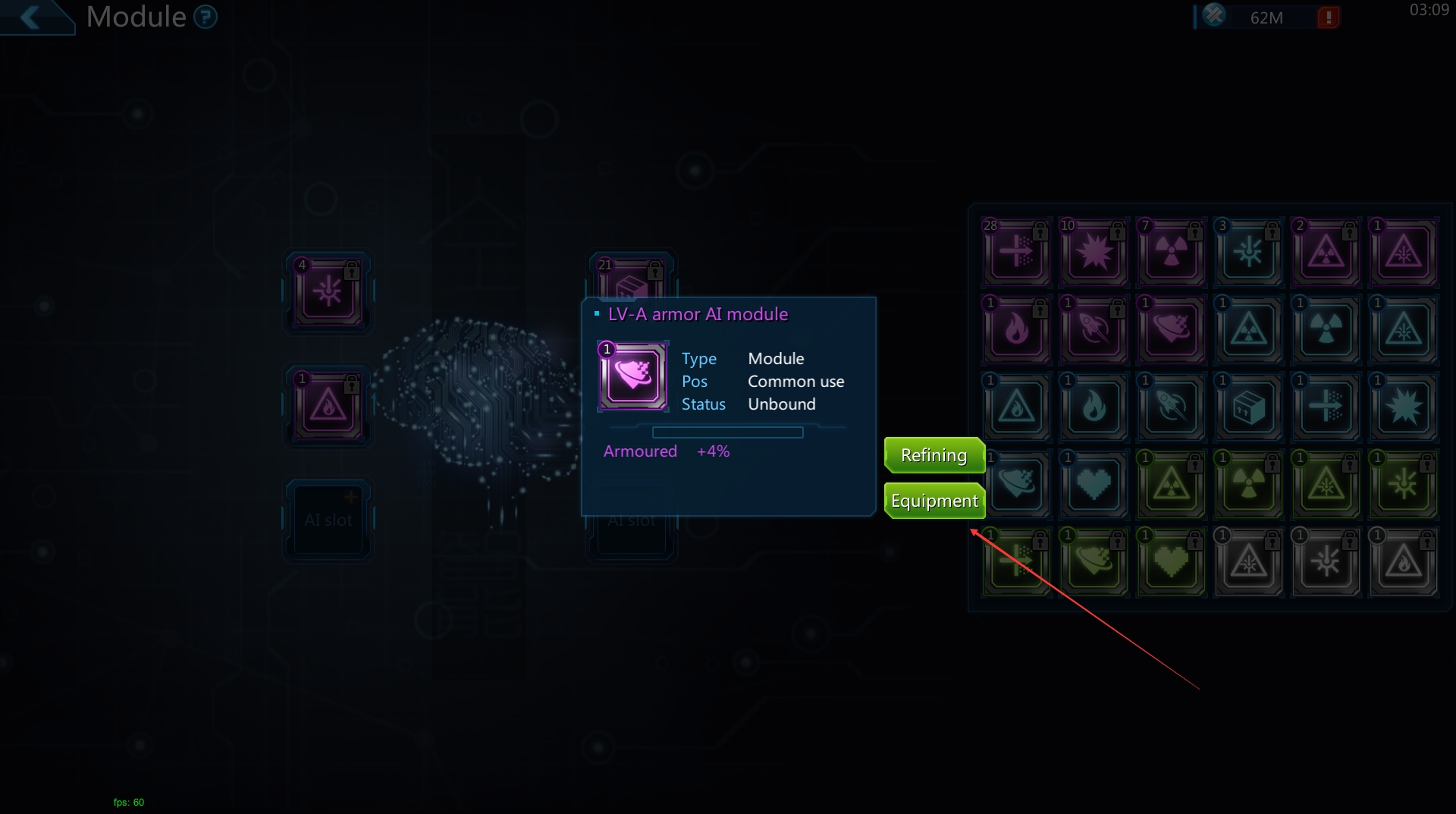The image size is (1456, 814).
Task: Choose the teal cardboard box module
Action: point(1248,407)
